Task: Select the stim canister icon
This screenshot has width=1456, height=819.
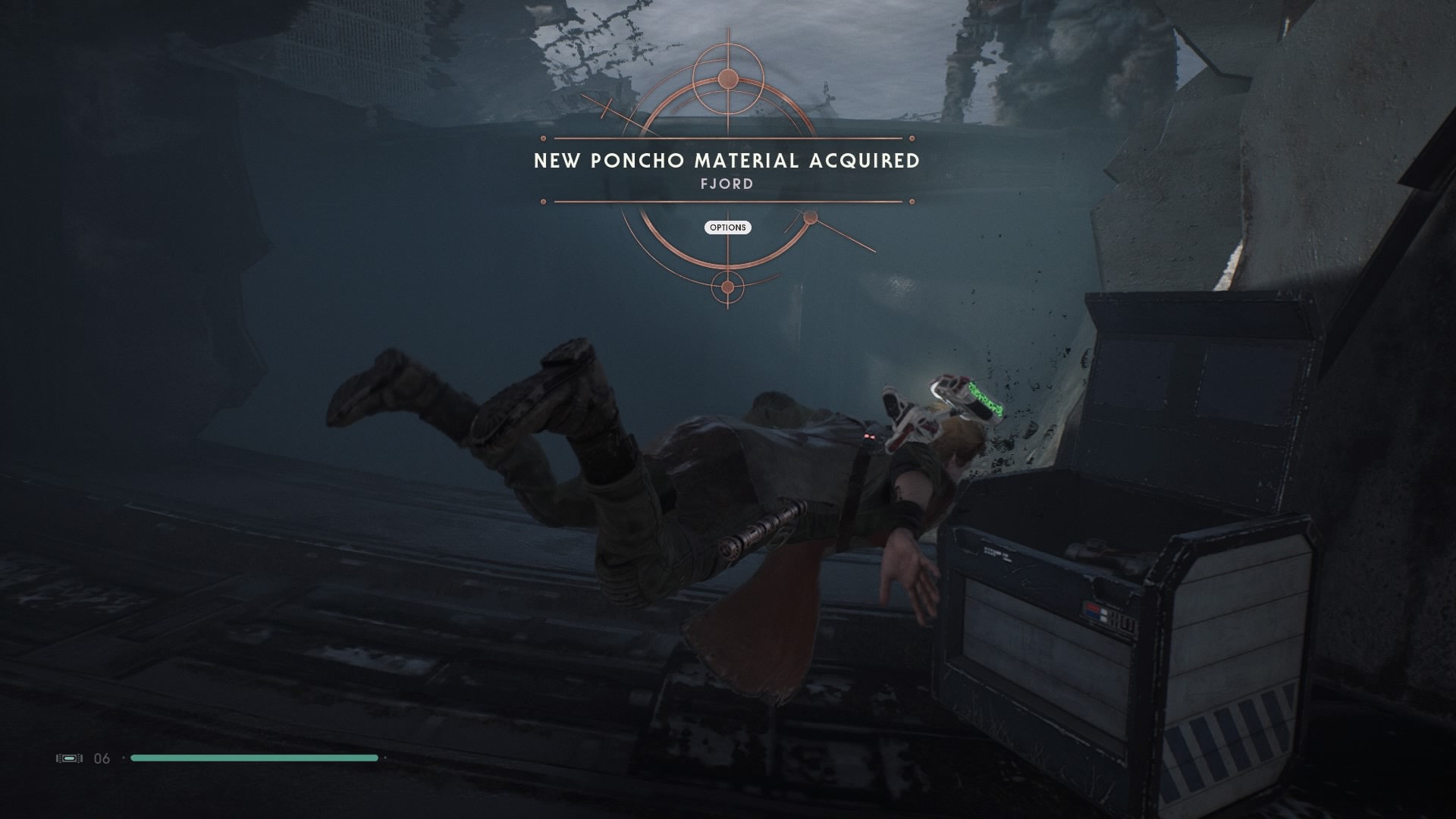Action: pyautogui.click(x=69, y=758)
